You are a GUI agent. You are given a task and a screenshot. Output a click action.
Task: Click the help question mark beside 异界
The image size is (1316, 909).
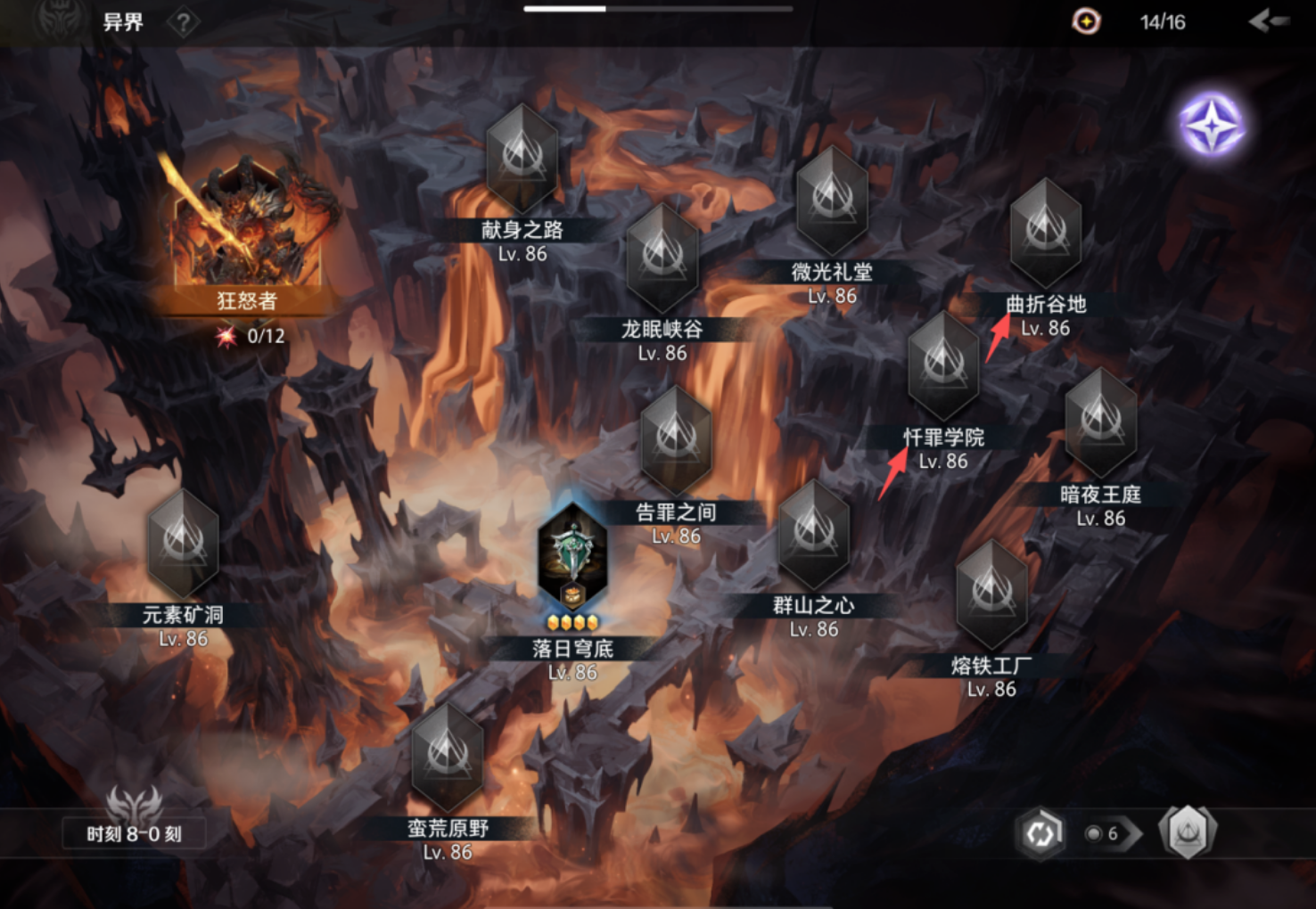tap(183, 22)
